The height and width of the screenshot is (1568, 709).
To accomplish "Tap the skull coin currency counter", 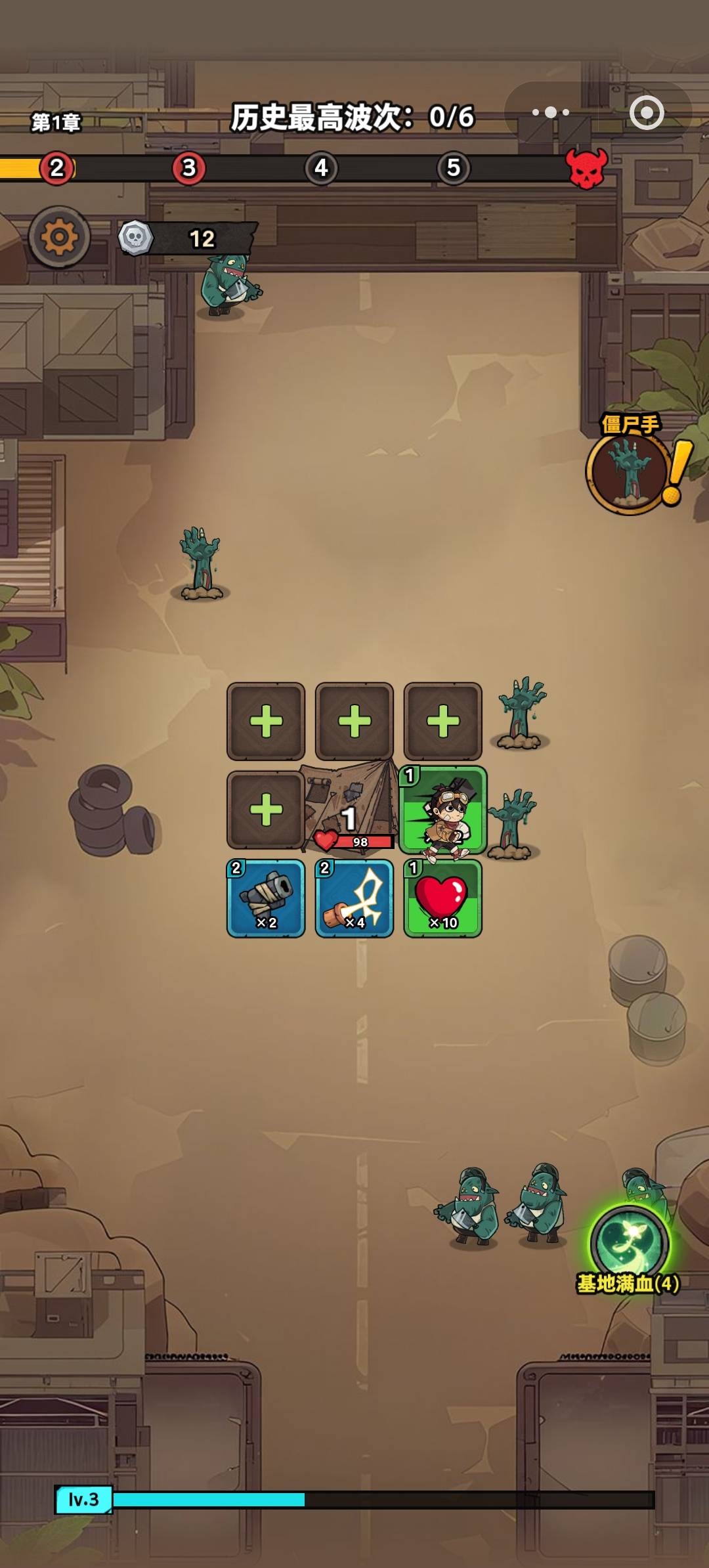I will 187,238.
